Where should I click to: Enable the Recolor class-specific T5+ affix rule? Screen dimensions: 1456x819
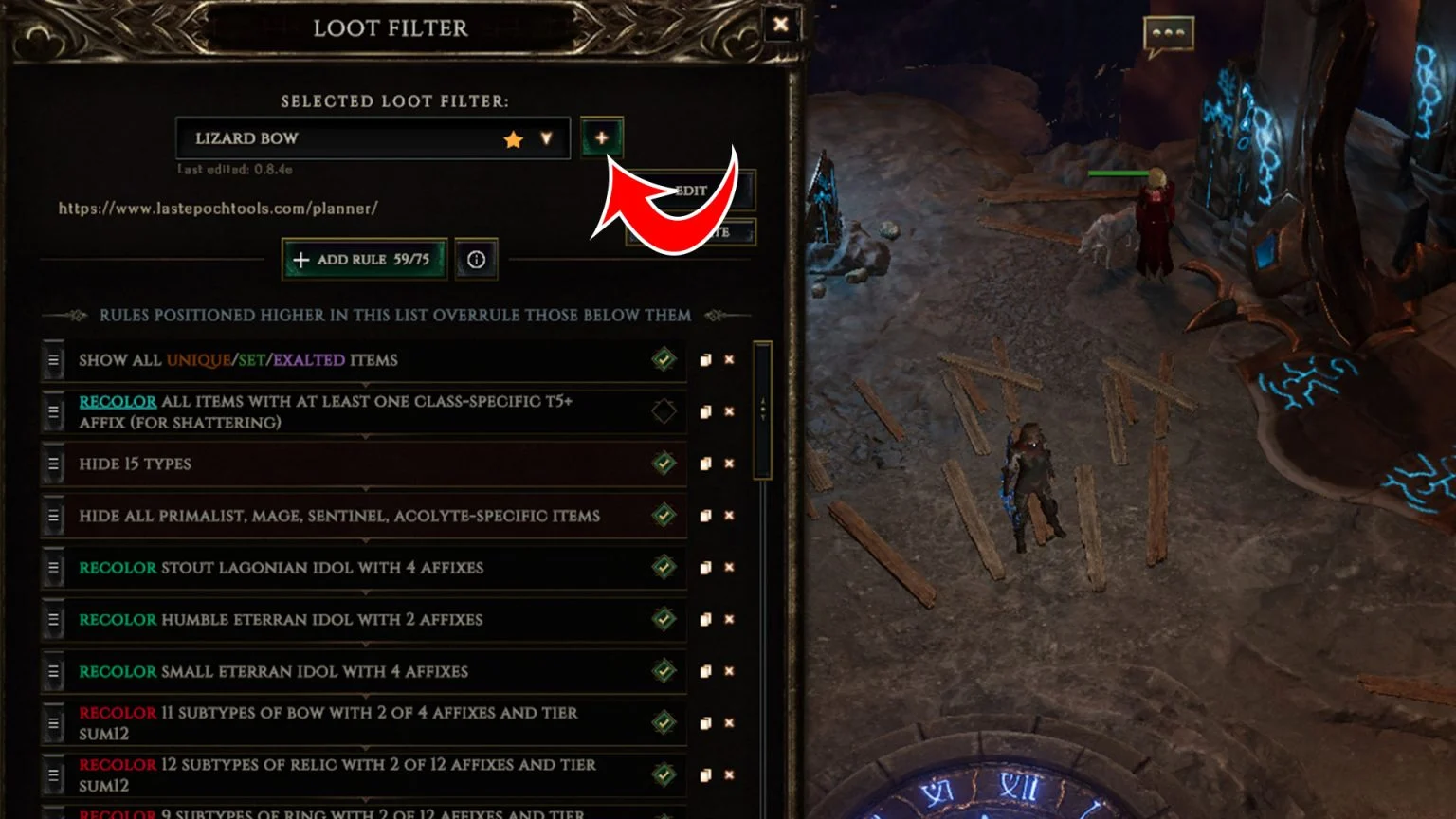click(664, 411)
